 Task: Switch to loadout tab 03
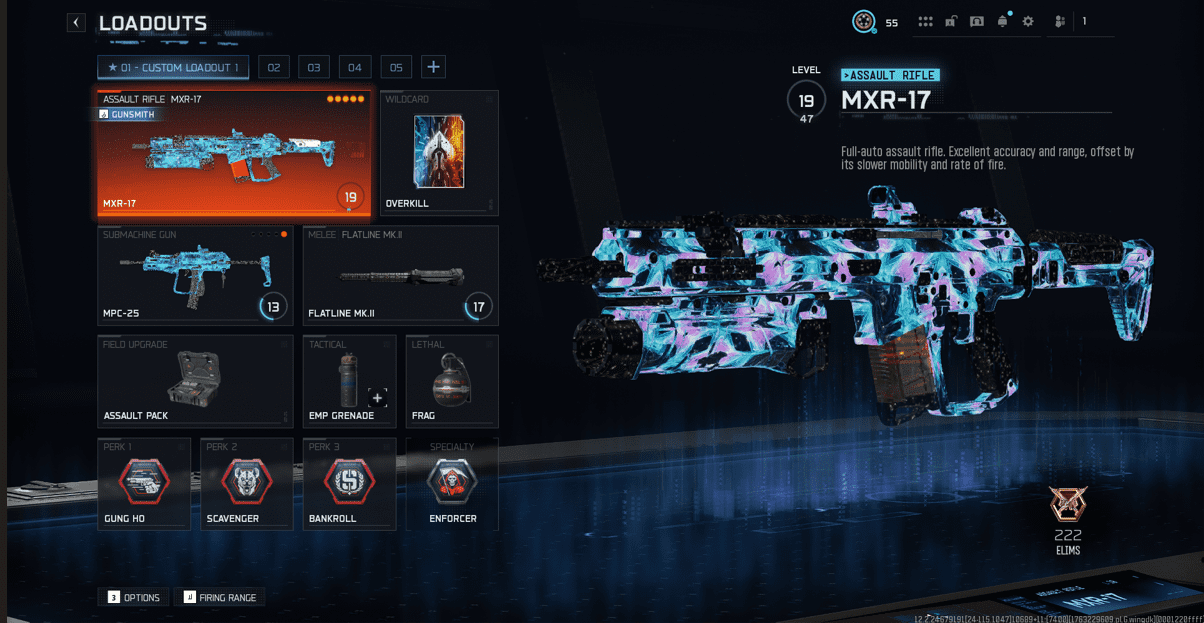pos(314,67)
